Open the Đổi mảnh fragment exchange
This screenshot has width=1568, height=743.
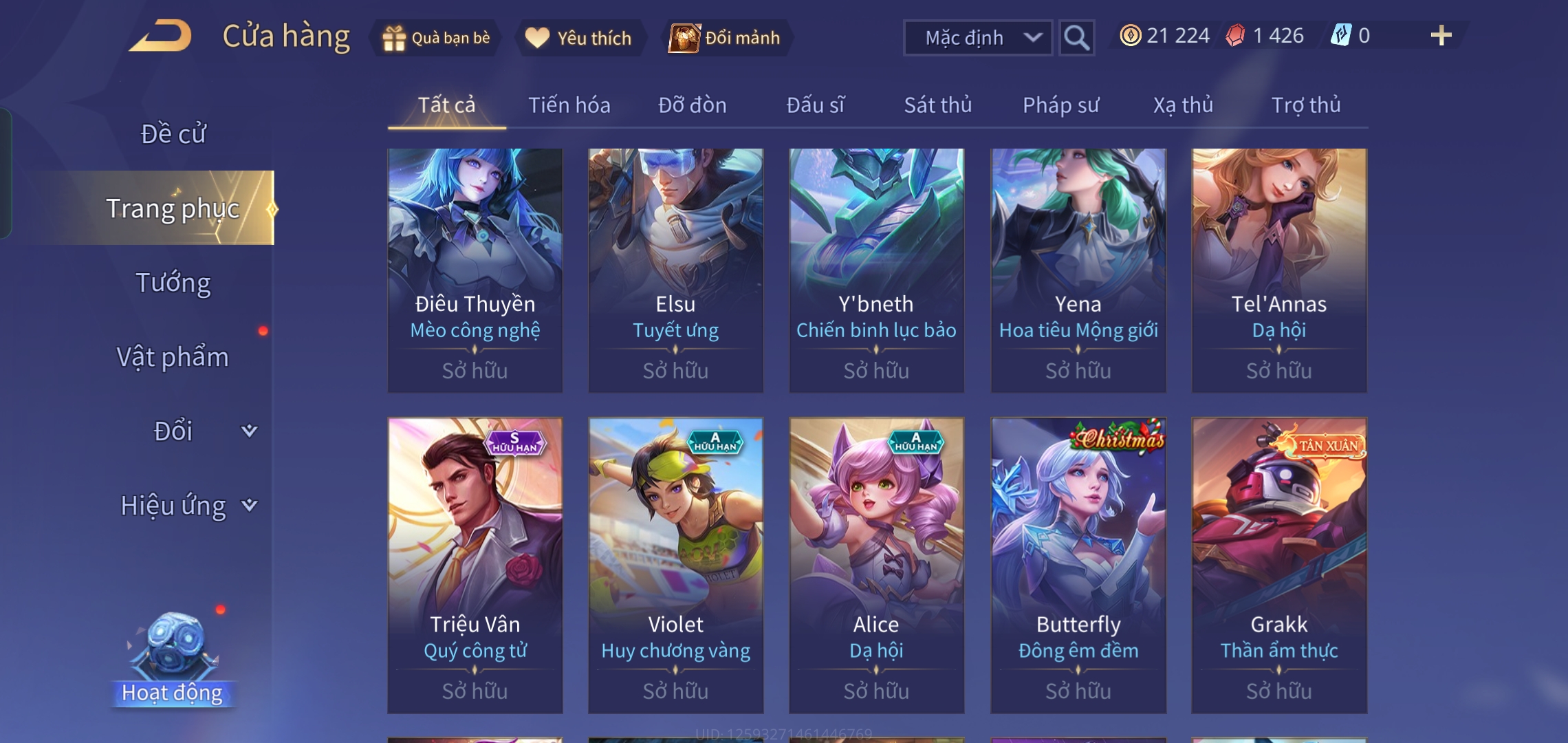point(726,38)
